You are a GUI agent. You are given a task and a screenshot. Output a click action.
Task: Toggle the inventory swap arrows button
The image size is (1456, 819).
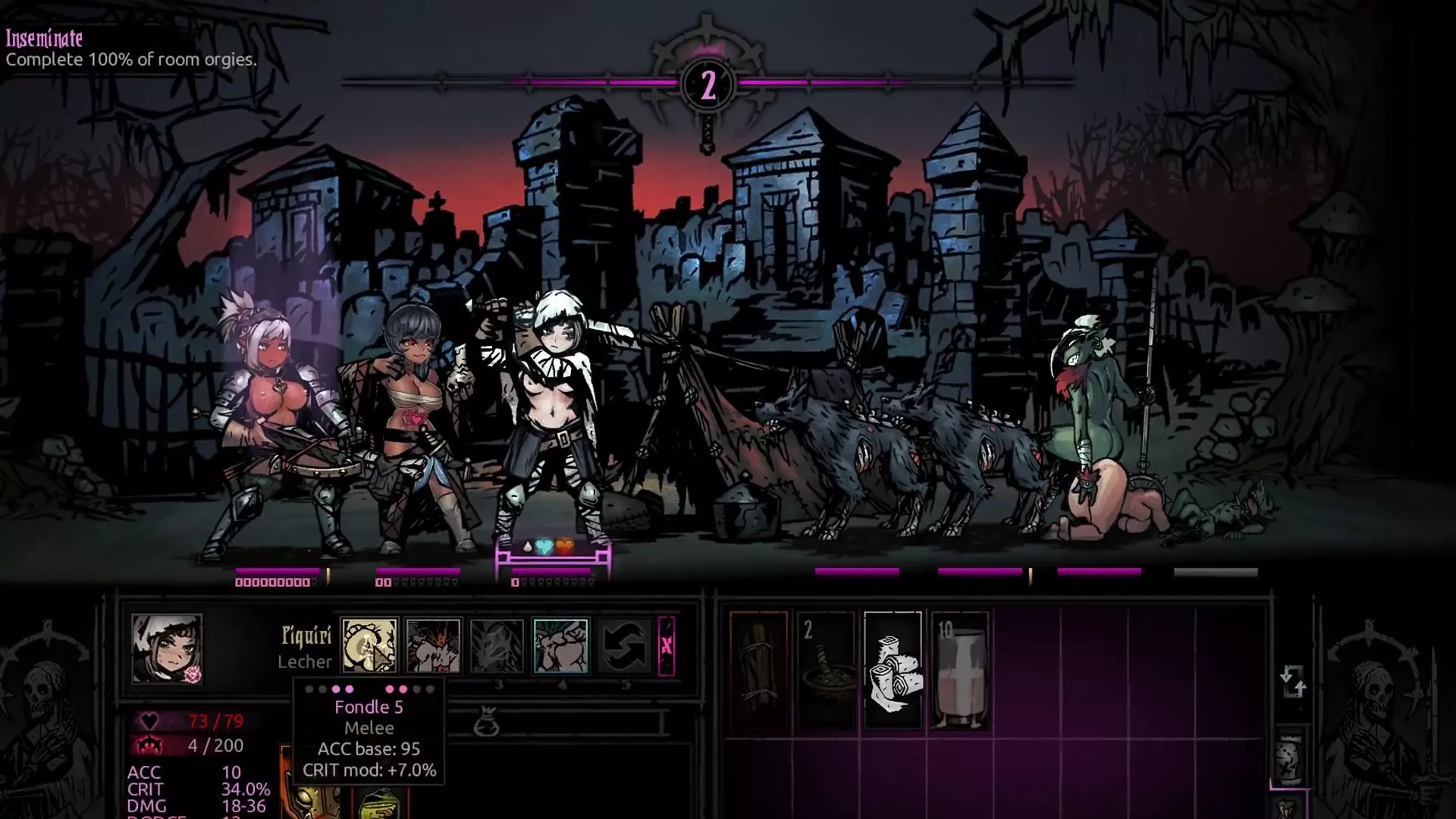(x=1292, y=680)
